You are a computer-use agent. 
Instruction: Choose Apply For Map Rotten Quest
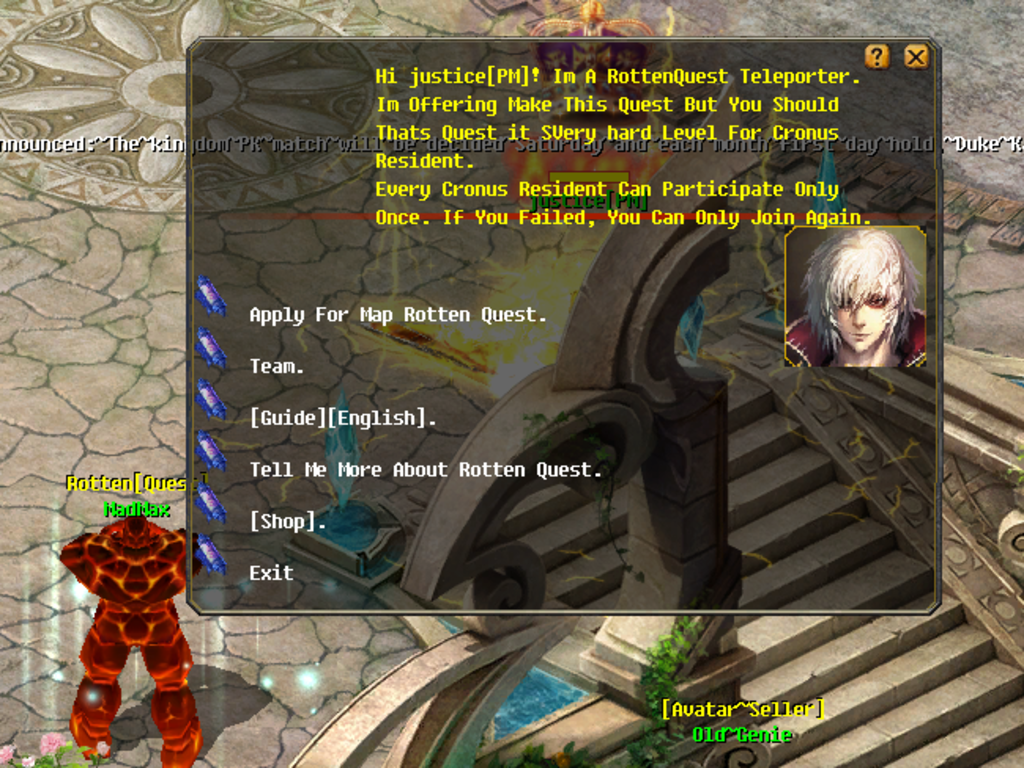point(397,314)
